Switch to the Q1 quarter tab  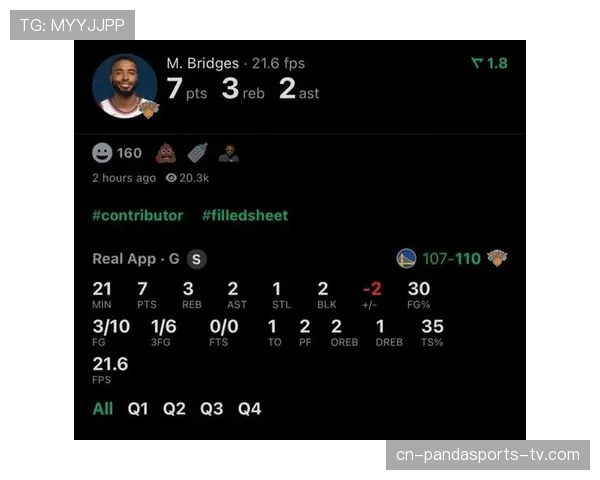point(138,409)
